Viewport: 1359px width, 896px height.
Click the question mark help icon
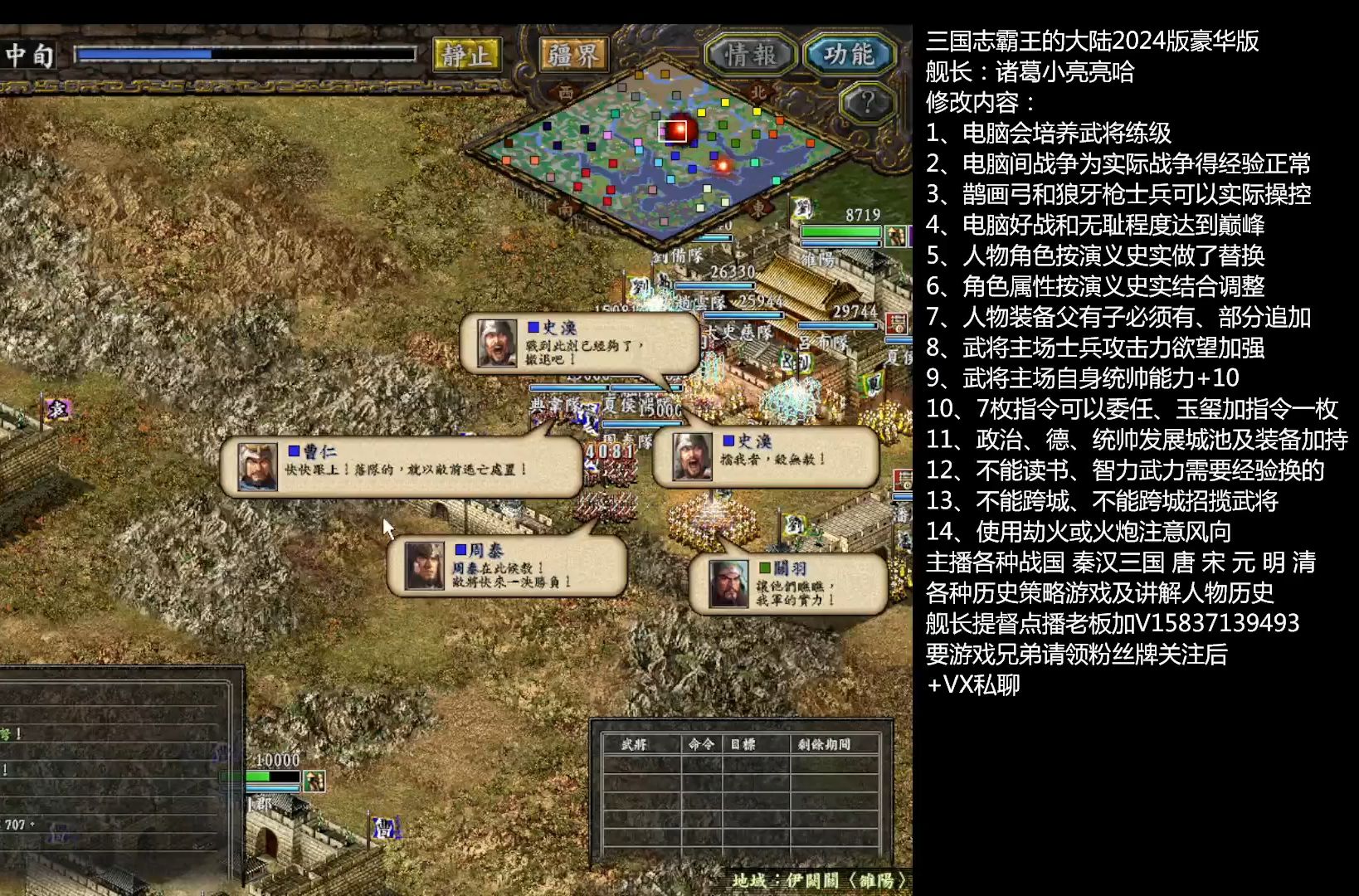(865, 103)
